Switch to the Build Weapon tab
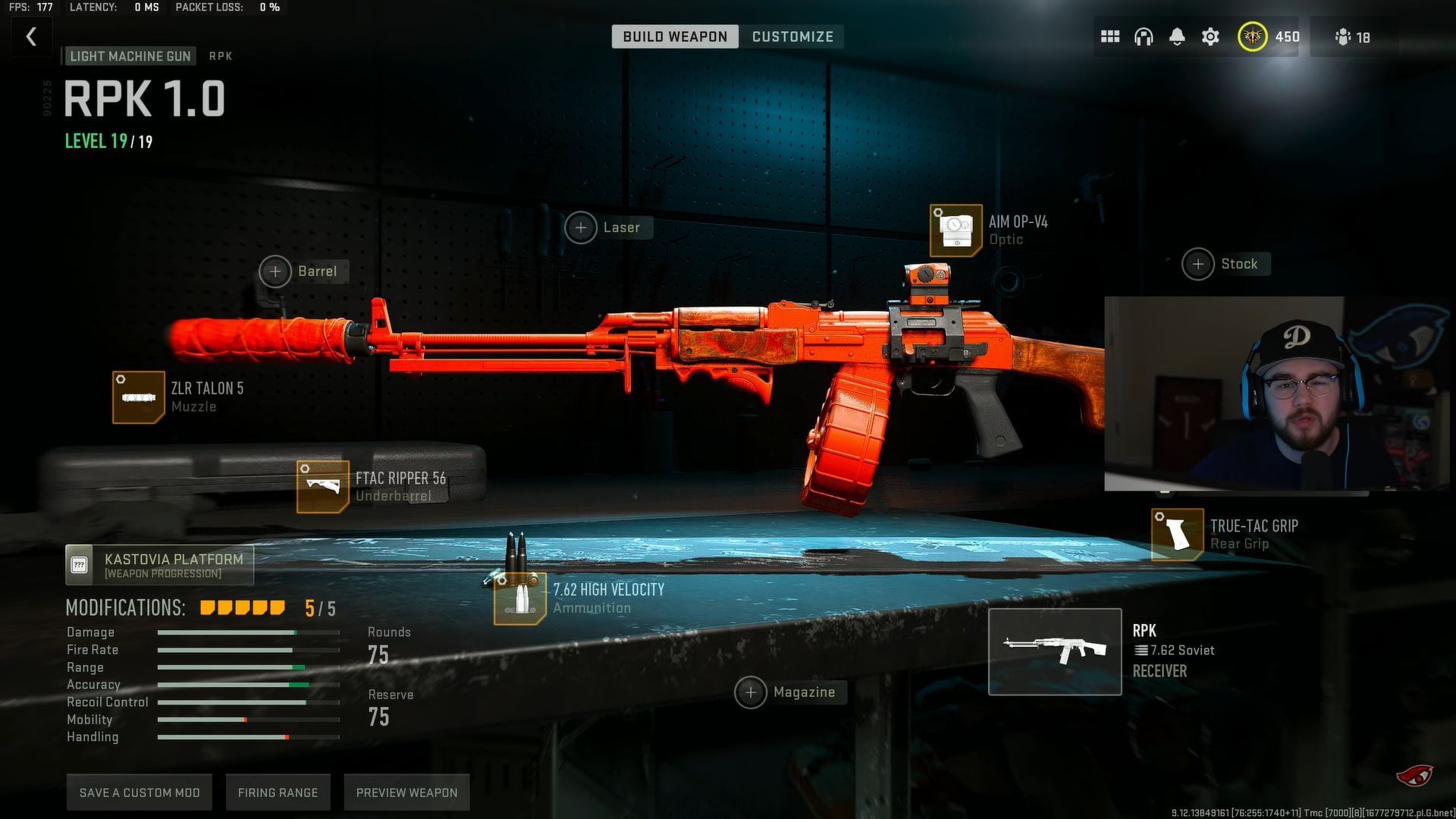 tap(675, 36)
